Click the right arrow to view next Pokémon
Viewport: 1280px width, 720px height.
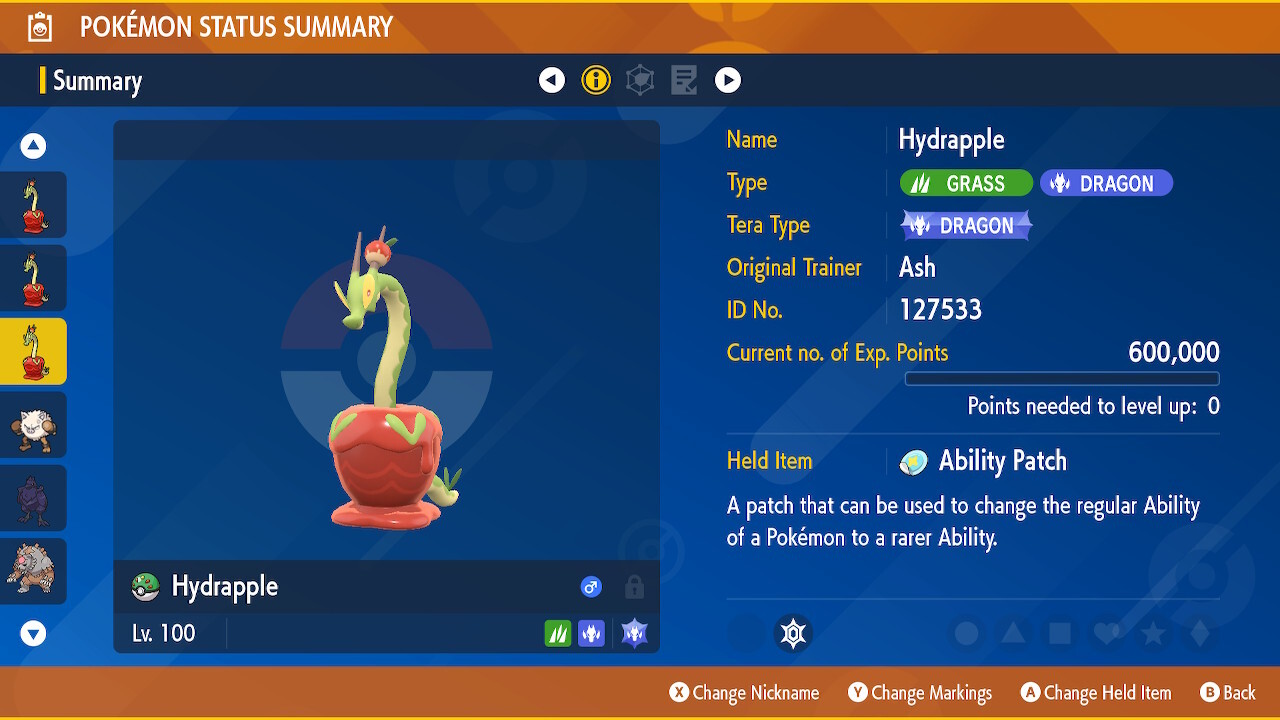pyautogui.click(x=728, y=80)
